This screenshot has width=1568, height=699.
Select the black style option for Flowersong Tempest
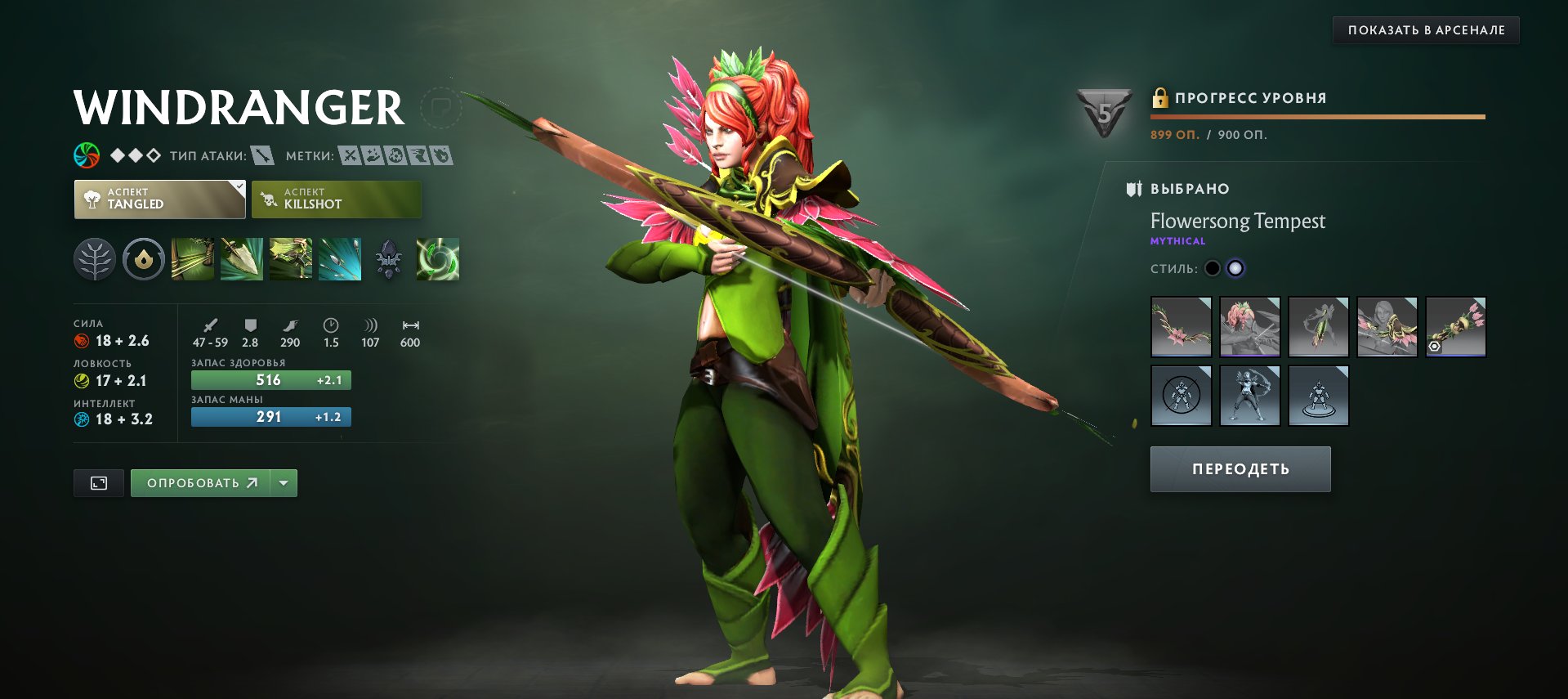click(1213, 267)
